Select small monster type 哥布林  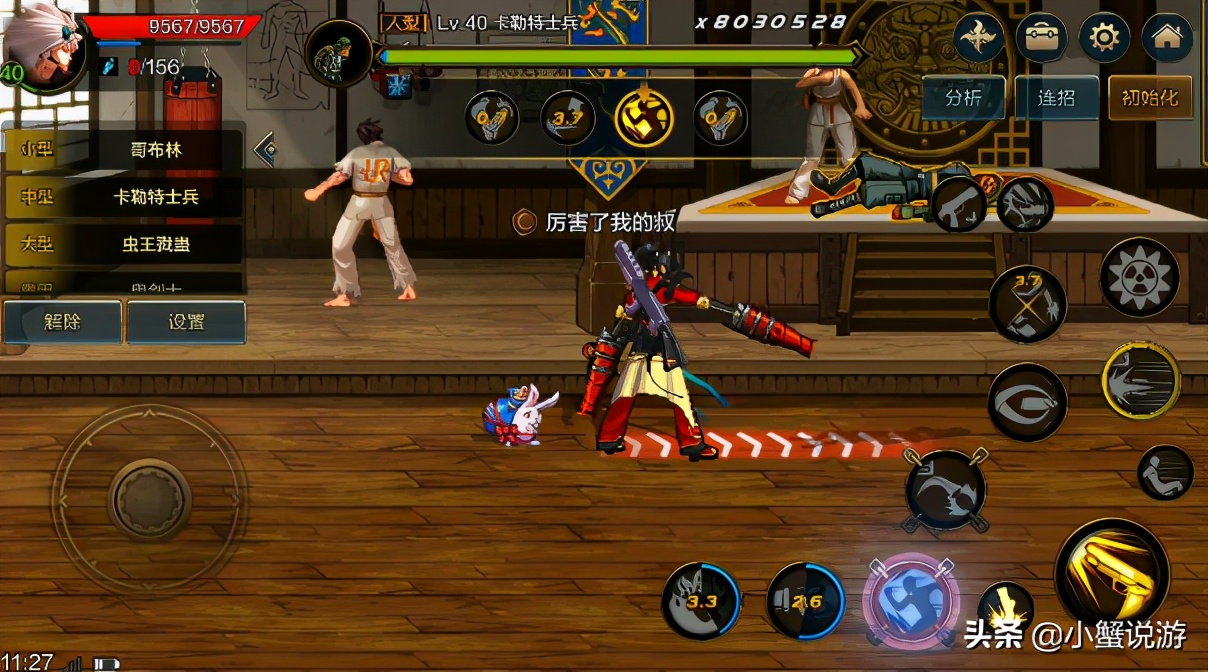pos(155,151)
